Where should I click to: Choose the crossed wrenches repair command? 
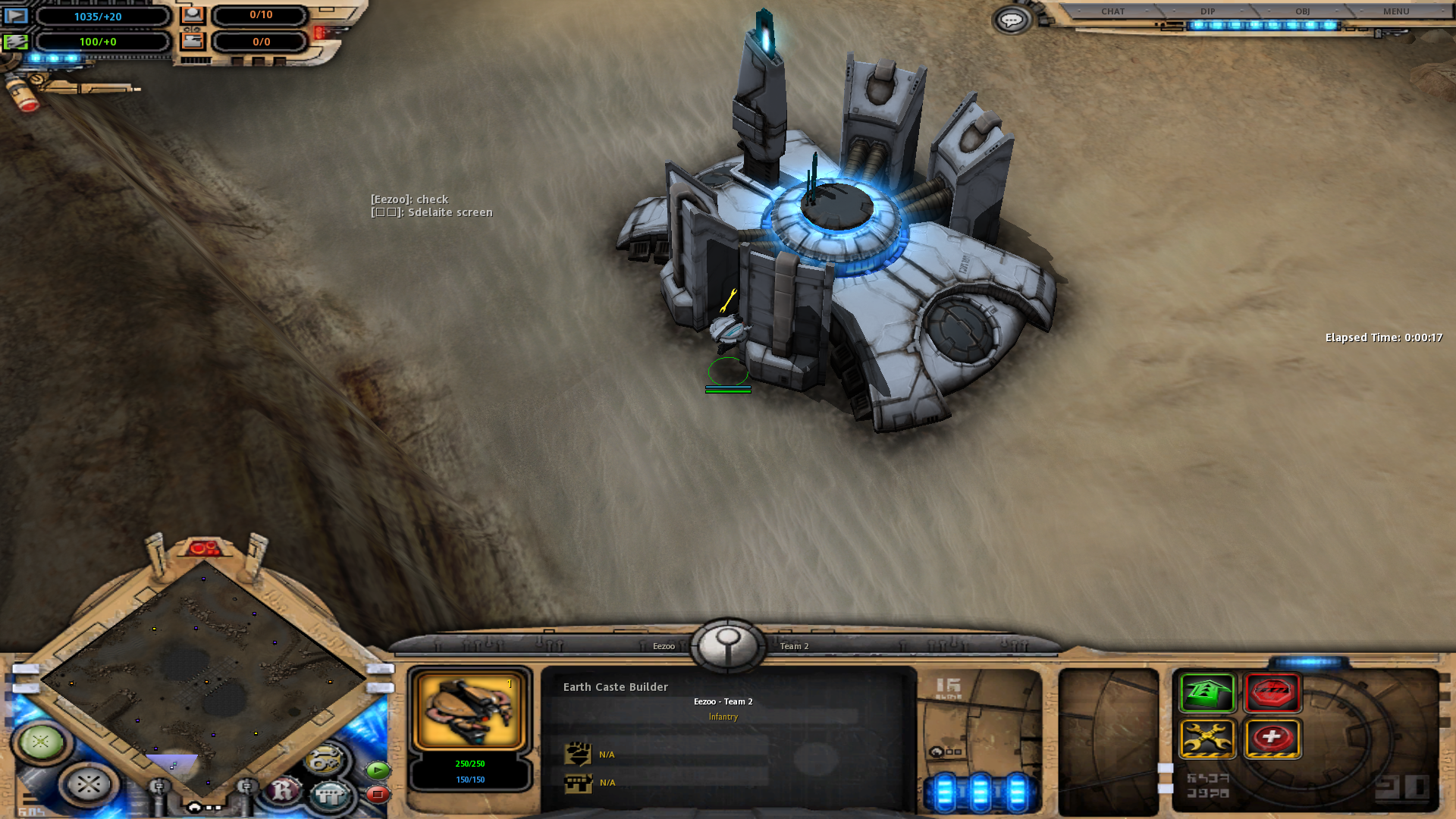pyautogui.click(x=1207, y=738)
